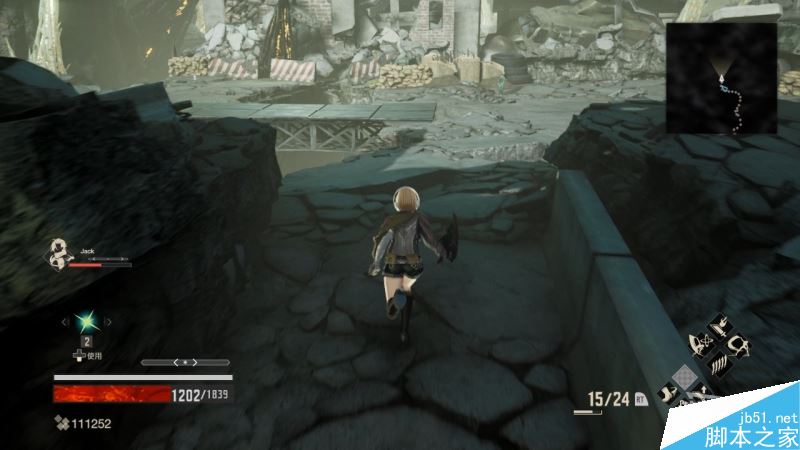Use the green star item
This screenshot has width=800, height=450.
(86, 321)
